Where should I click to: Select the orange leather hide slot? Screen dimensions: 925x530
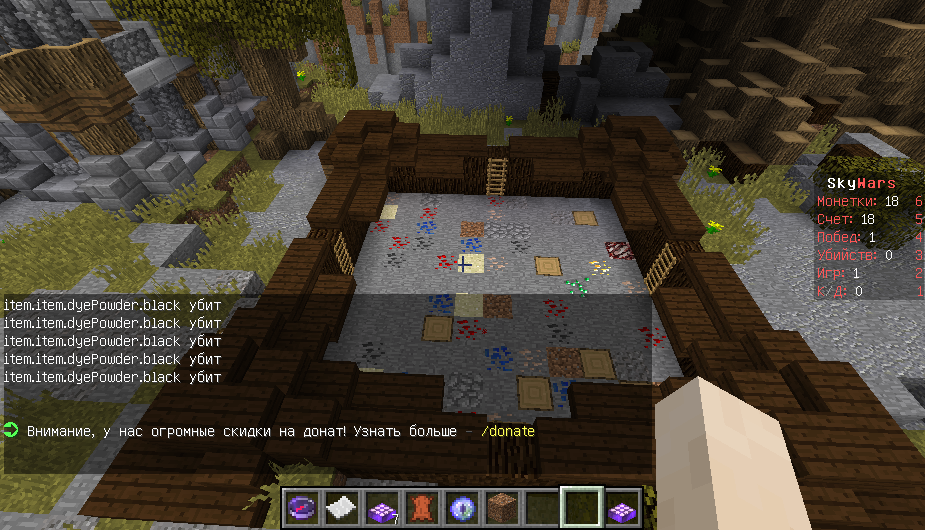pyautogui.click(x=421, y=507)
